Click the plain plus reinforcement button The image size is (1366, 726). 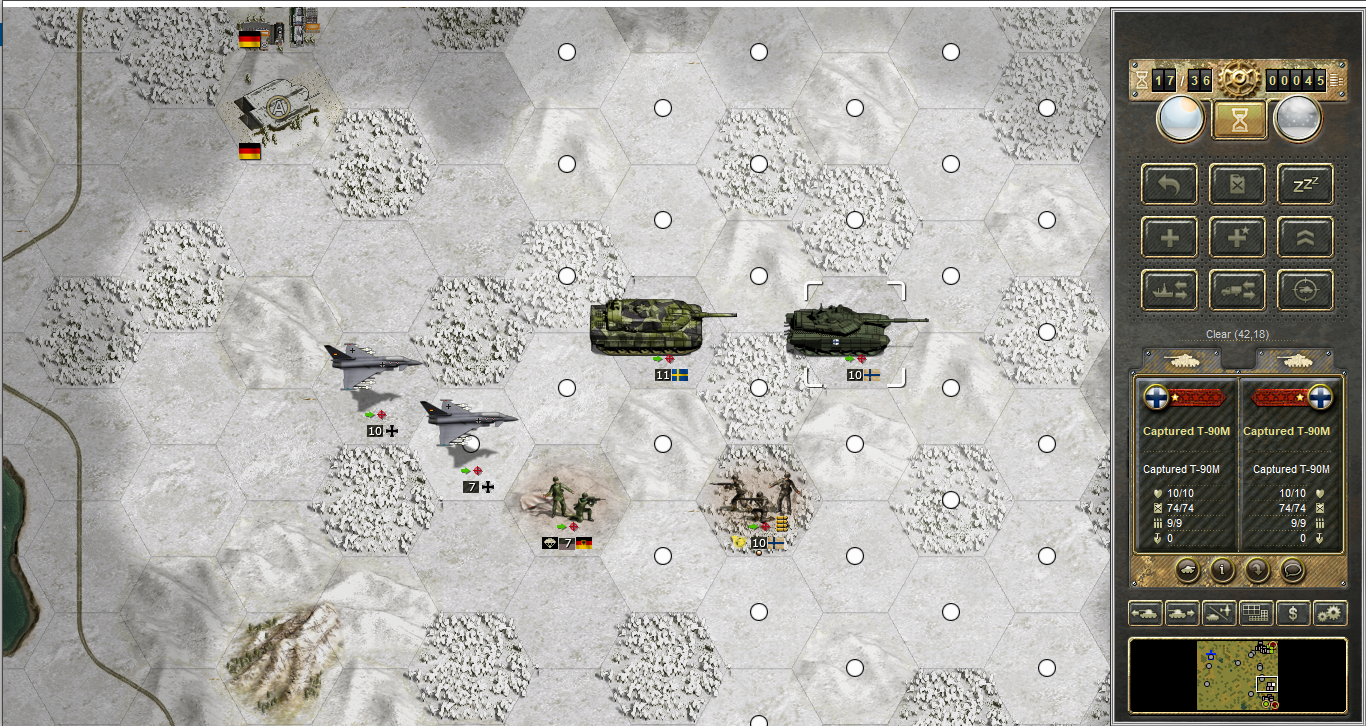pyautogui.click(x=1170, y=237)
